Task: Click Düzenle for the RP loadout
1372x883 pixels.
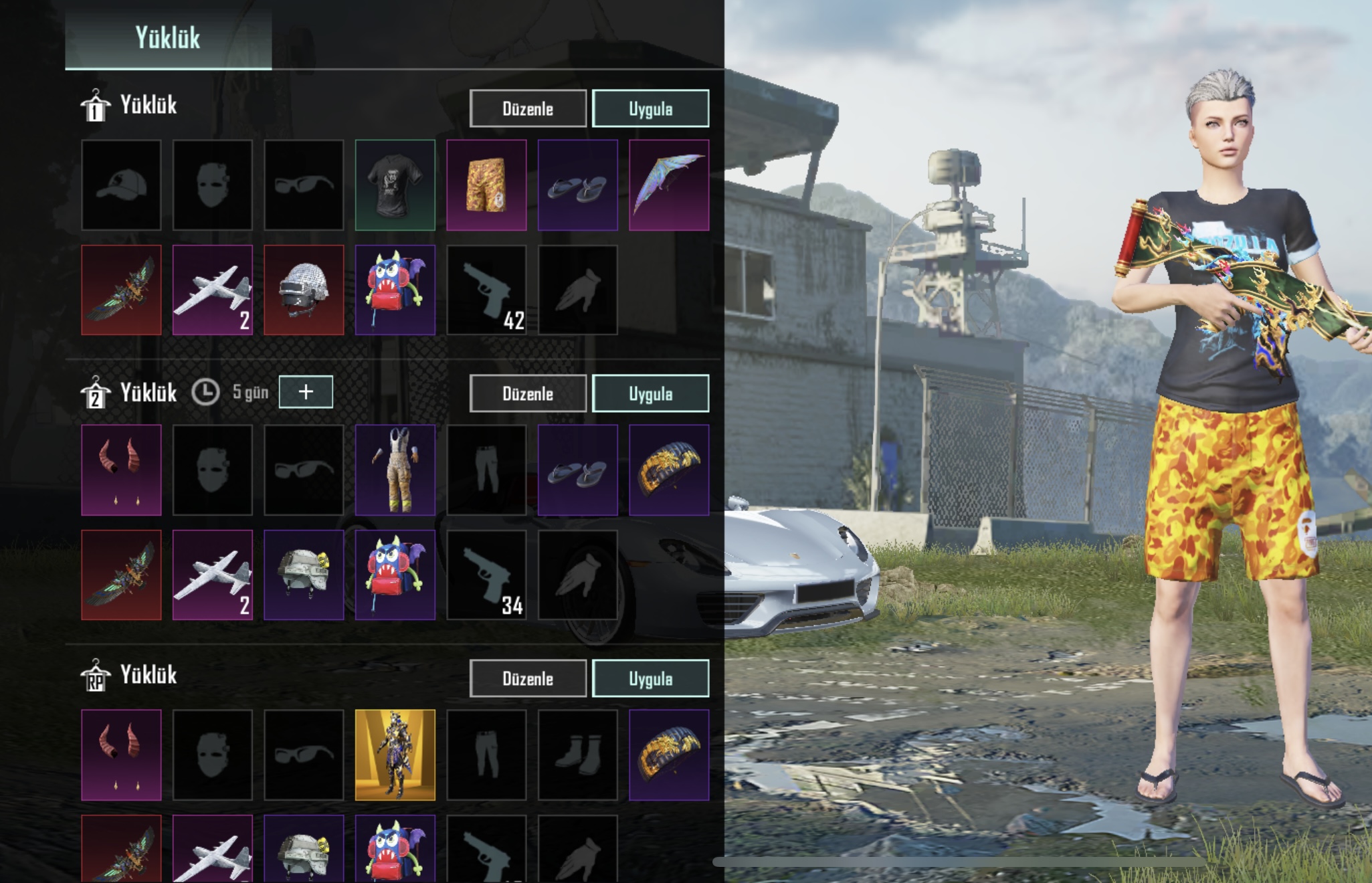Action: coord(528,679)
